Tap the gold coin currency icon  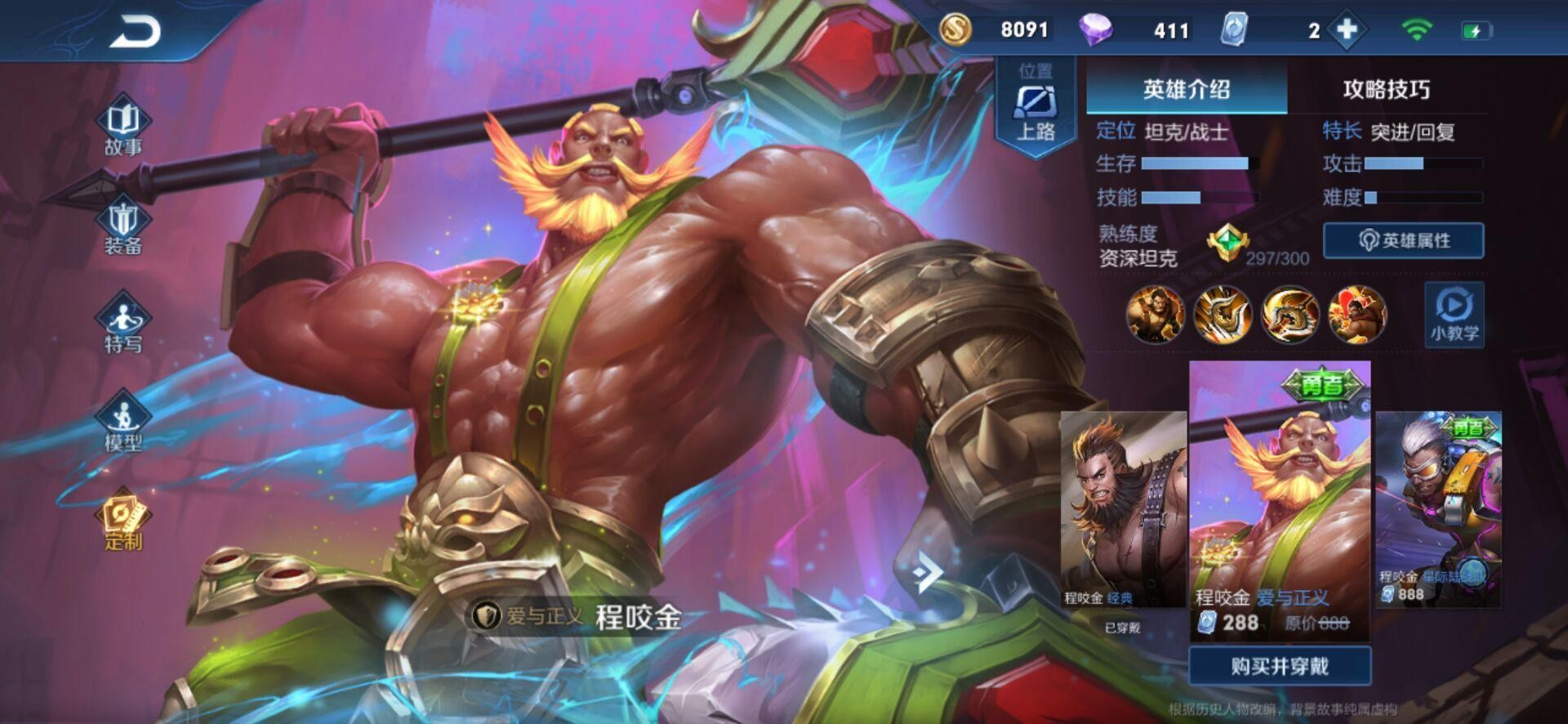click(x=955, y=30)
